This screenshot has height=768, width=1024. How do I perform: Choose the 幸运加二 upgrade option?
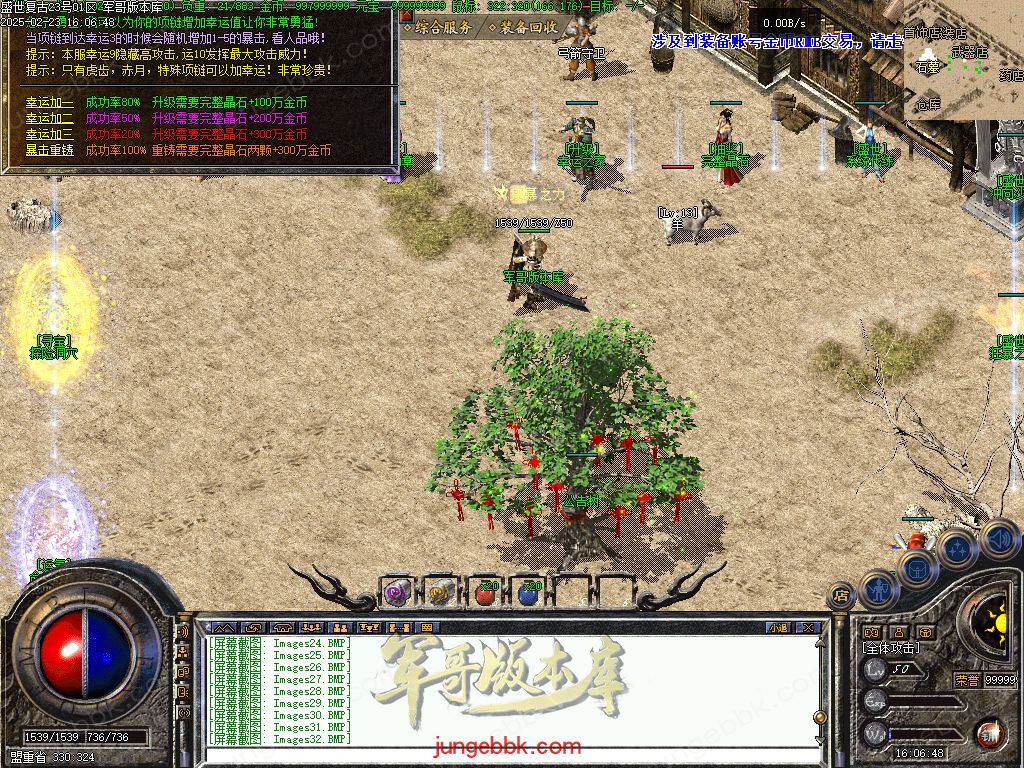tap(50, 118)
